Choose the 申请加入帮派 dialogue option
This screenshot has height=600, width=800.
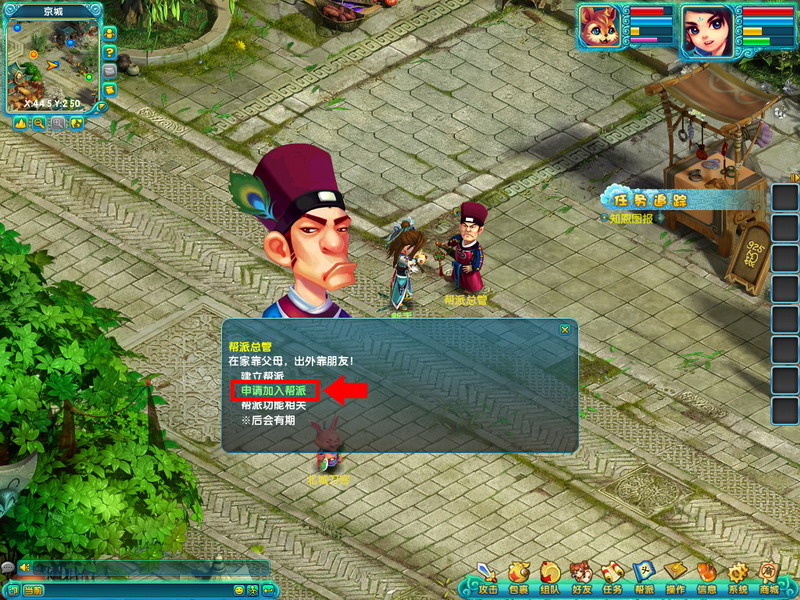tap(274, 390)
